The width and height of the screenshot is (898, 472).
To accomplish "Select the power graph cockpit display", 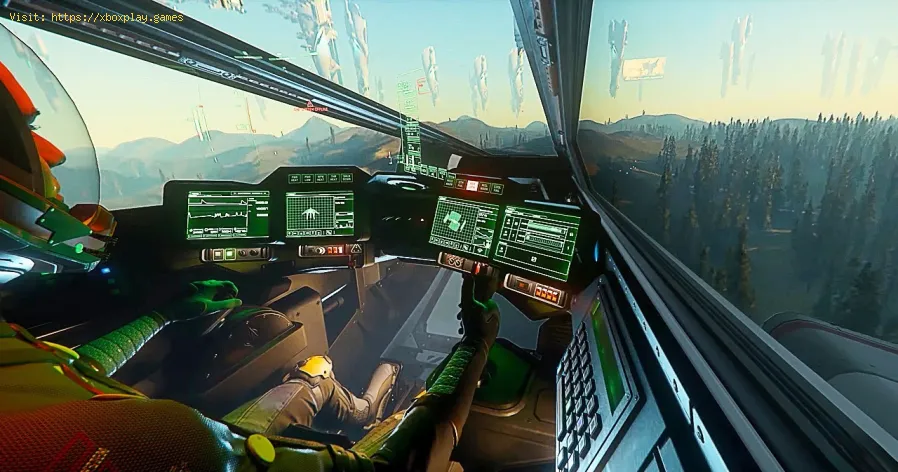I will [x=227, y=214].
